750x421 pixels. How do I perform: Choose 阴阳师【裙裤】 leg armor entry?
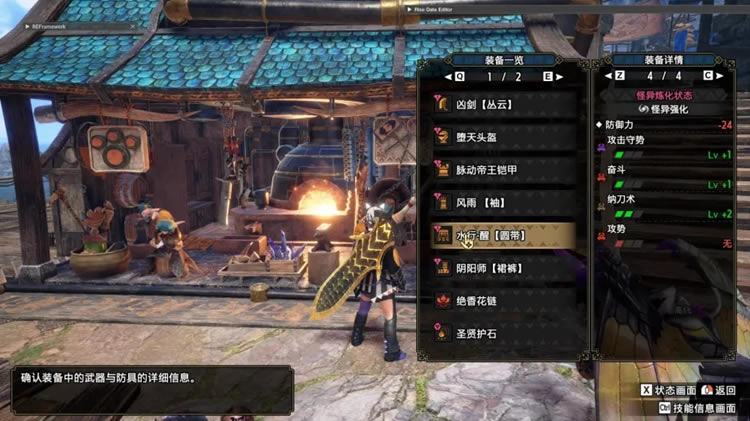(x=497, y=267)
